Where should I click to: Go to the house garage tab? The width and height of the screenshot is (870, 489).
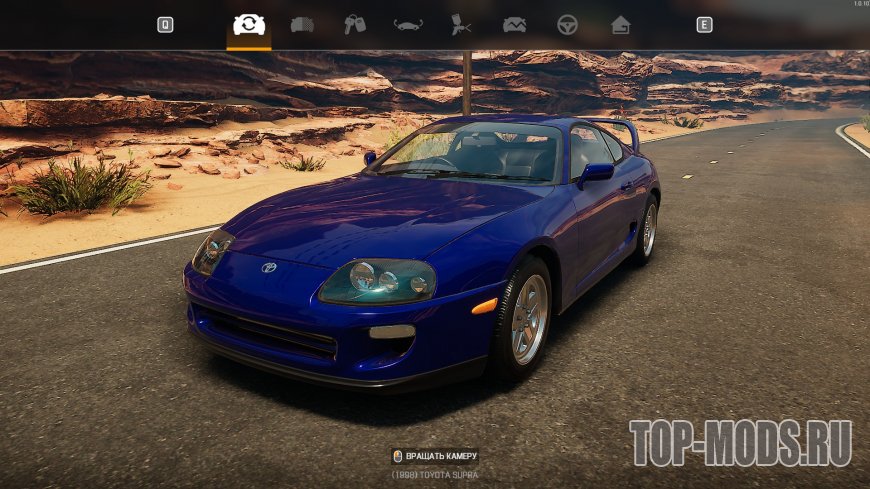621,25
